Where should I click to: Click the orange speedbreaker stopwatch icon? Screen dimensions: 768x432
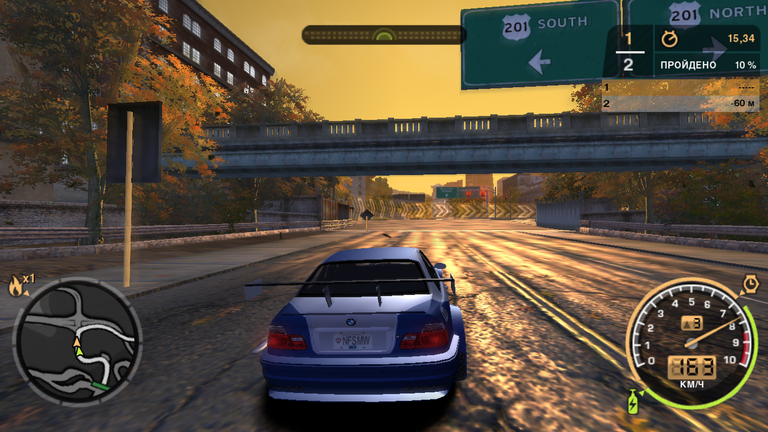(750, 284)
